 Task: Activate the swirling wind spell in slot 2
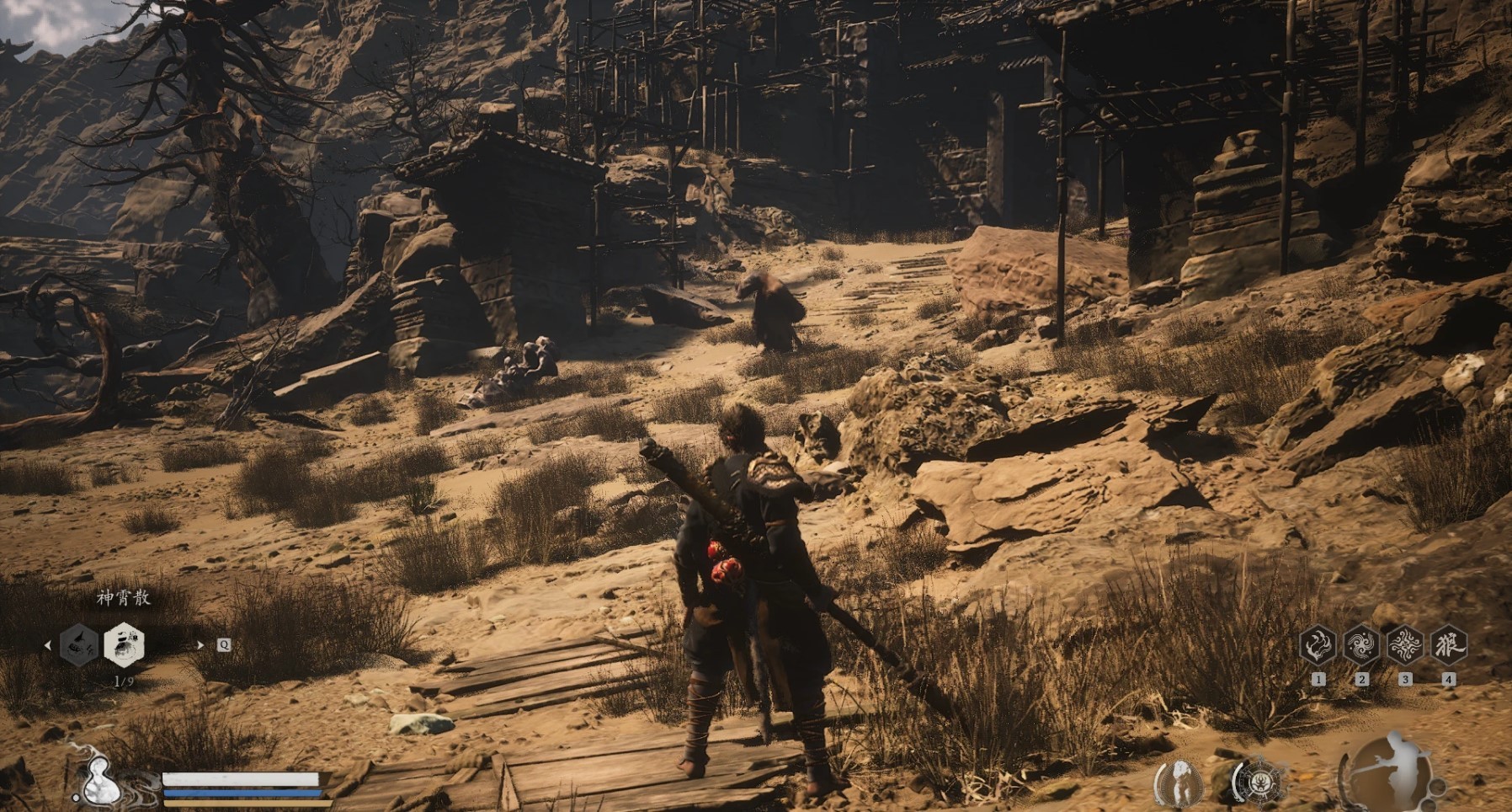(1361, 646)
